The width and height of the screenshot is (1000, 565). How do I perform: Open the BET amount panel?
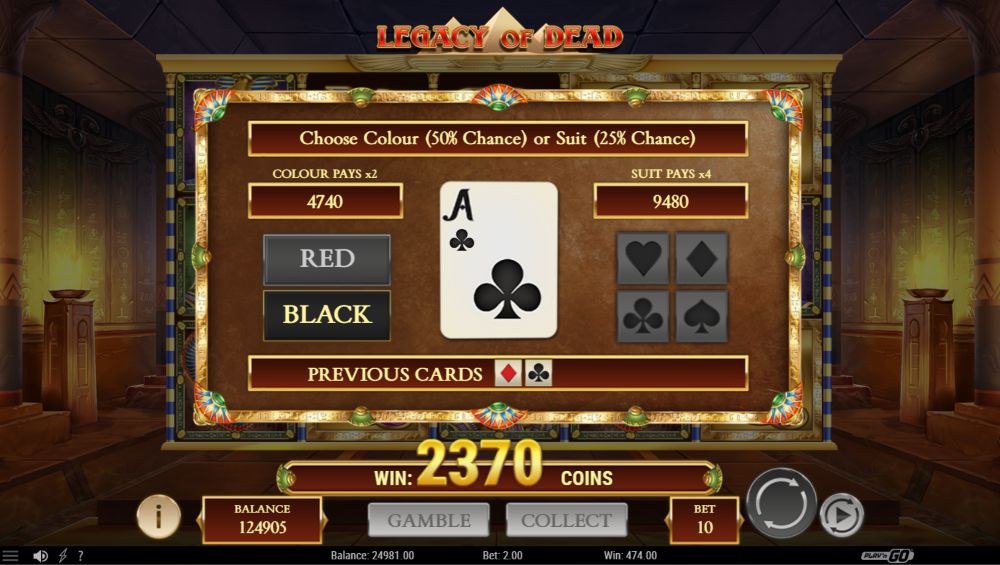[x=704, y=519]
